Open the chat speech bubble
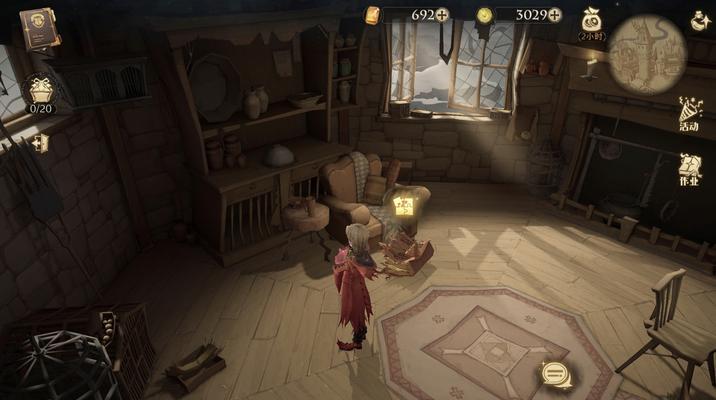This screenshot has width=716, height=400. tap(553, 375)
